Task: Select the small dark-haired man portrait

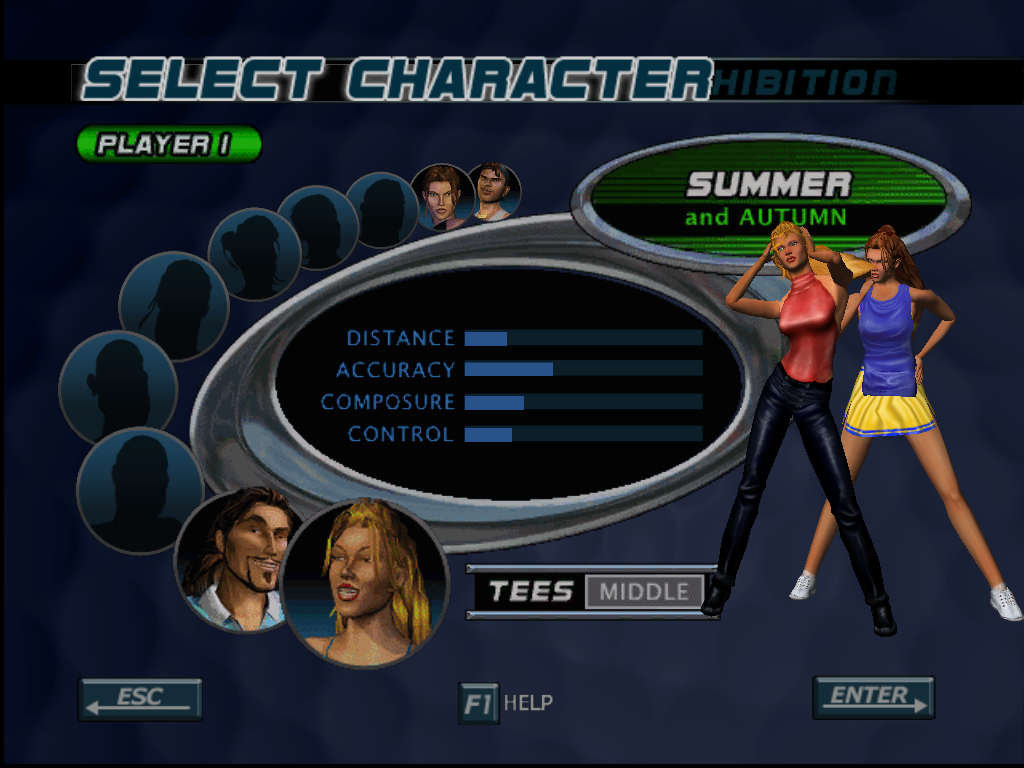Action: pos(494,190)
